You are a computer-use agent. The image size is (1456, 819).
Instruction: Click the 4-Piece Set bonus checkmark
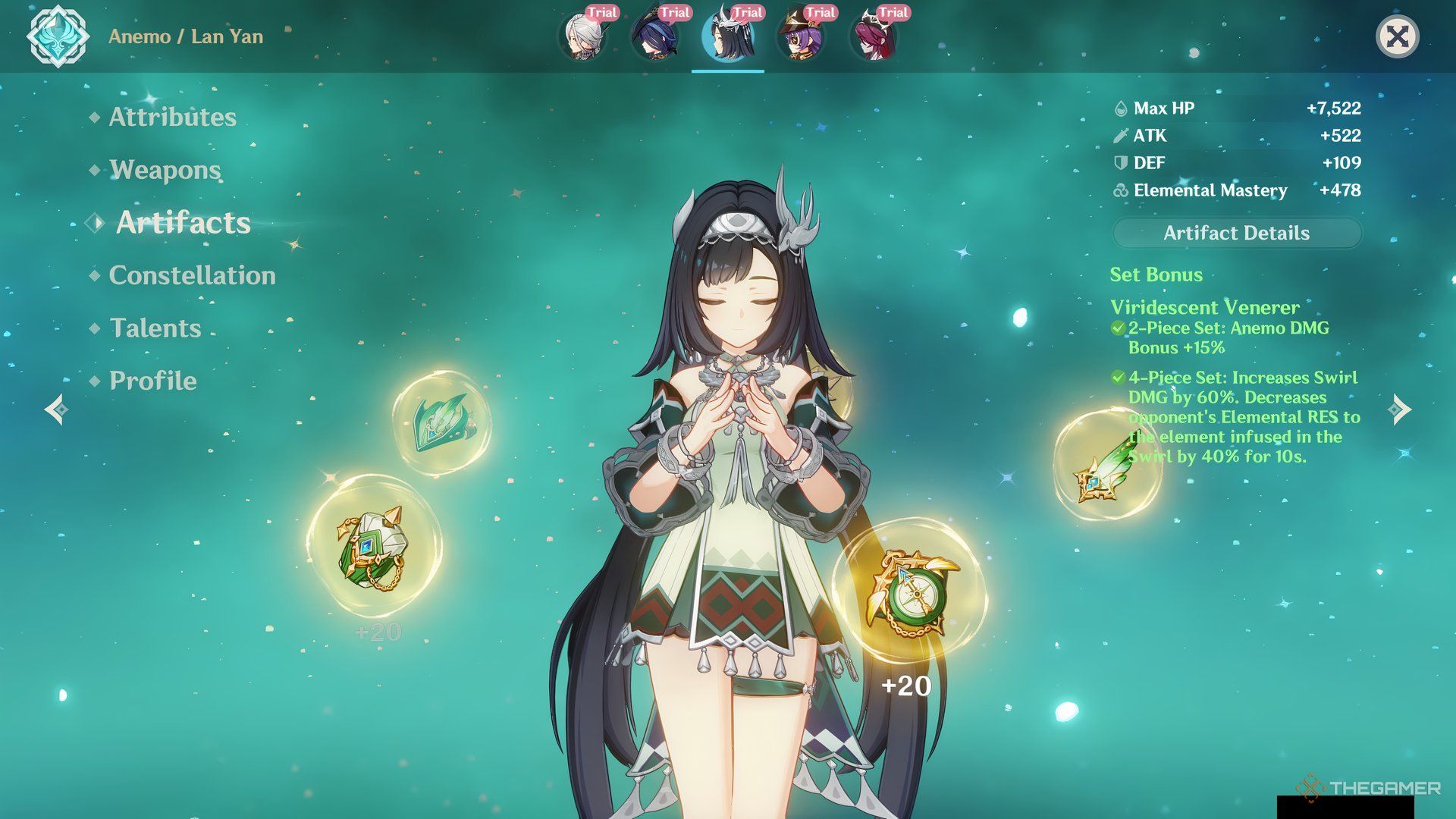tap(1117, 377)
